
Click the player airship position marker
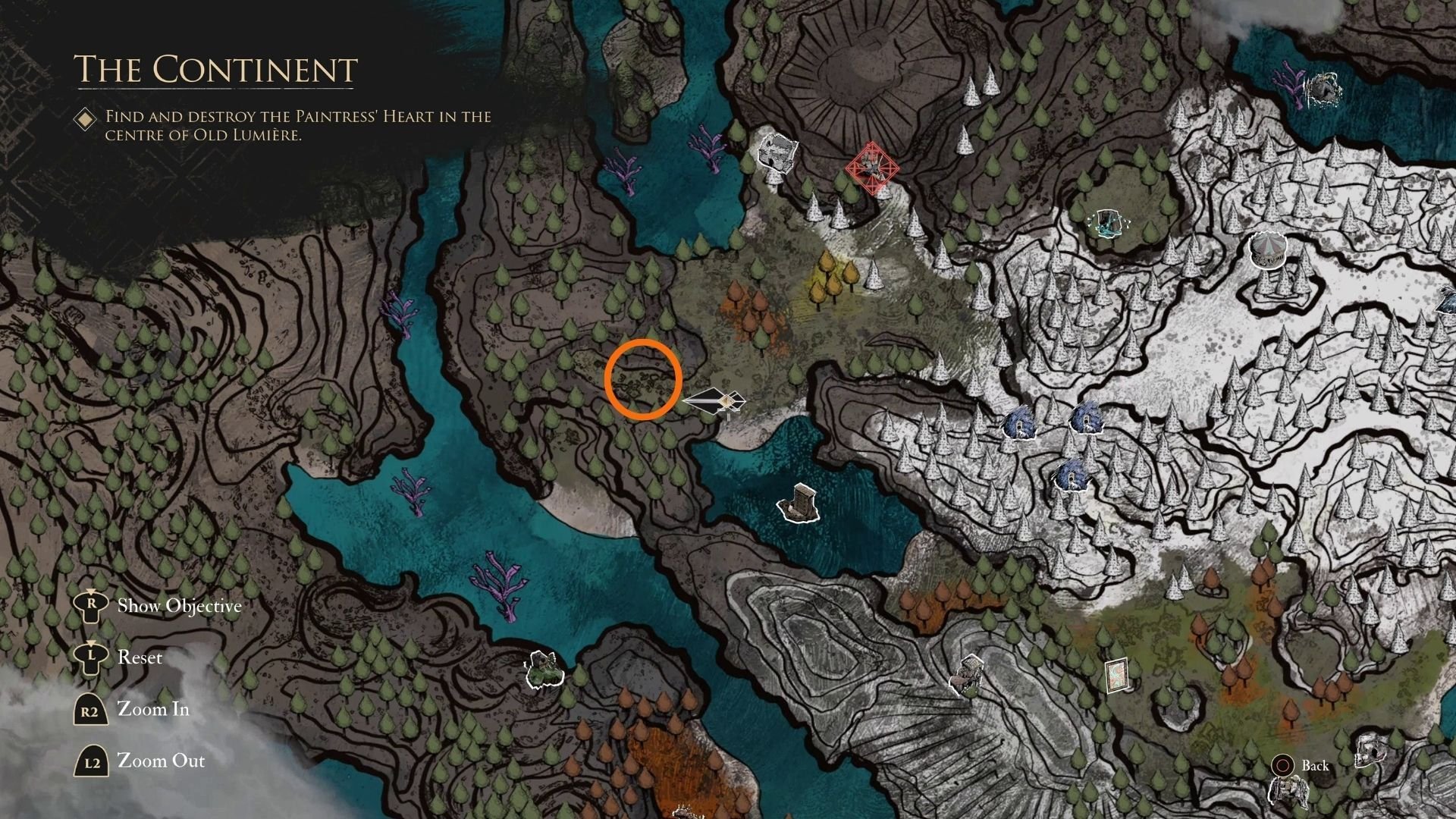[717, 401]
